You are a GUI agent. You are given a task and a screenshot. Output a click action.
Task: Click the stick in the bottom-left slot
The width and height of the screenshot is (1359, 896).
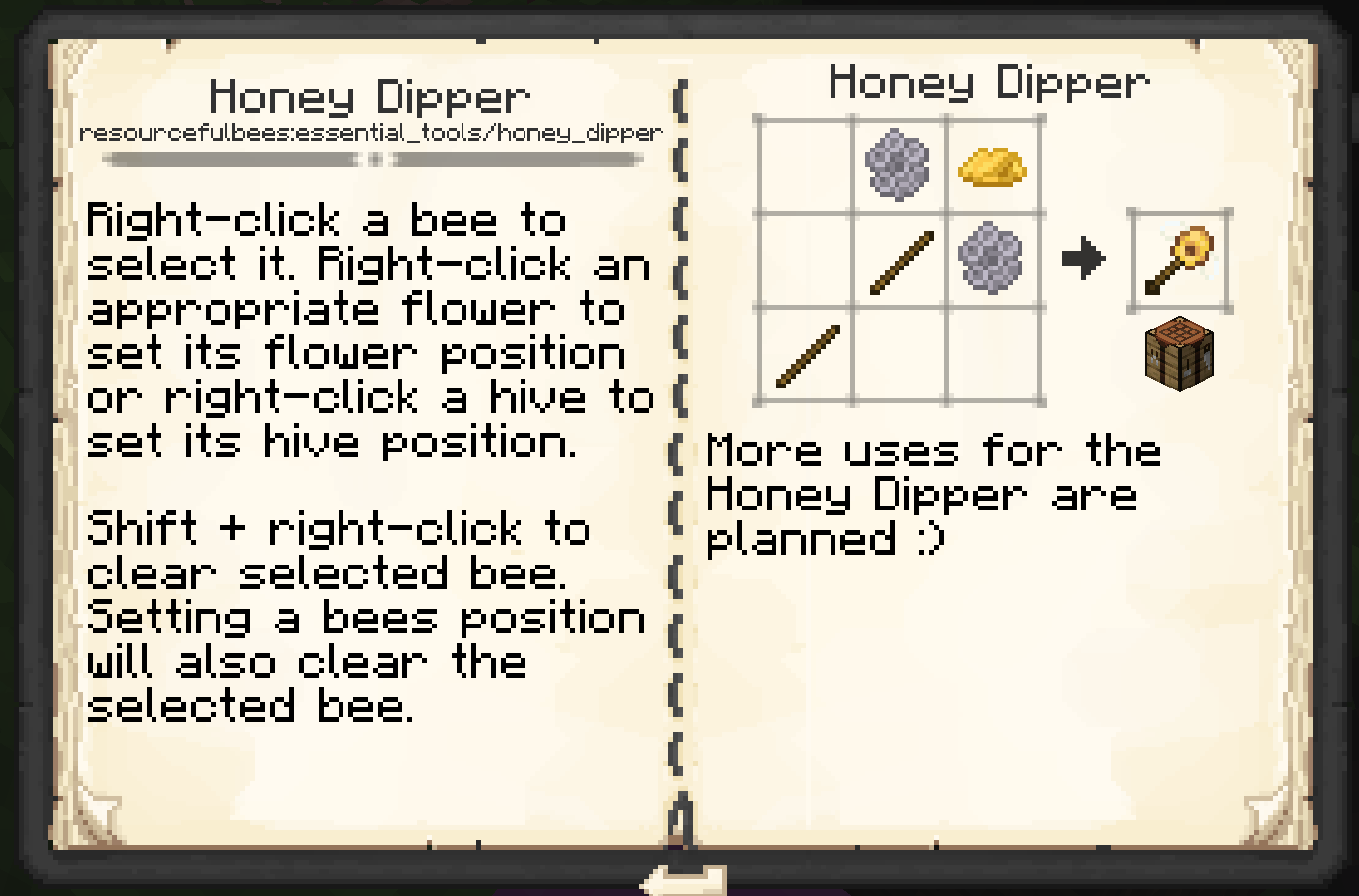pyautogui.click(x=800, y=354)
